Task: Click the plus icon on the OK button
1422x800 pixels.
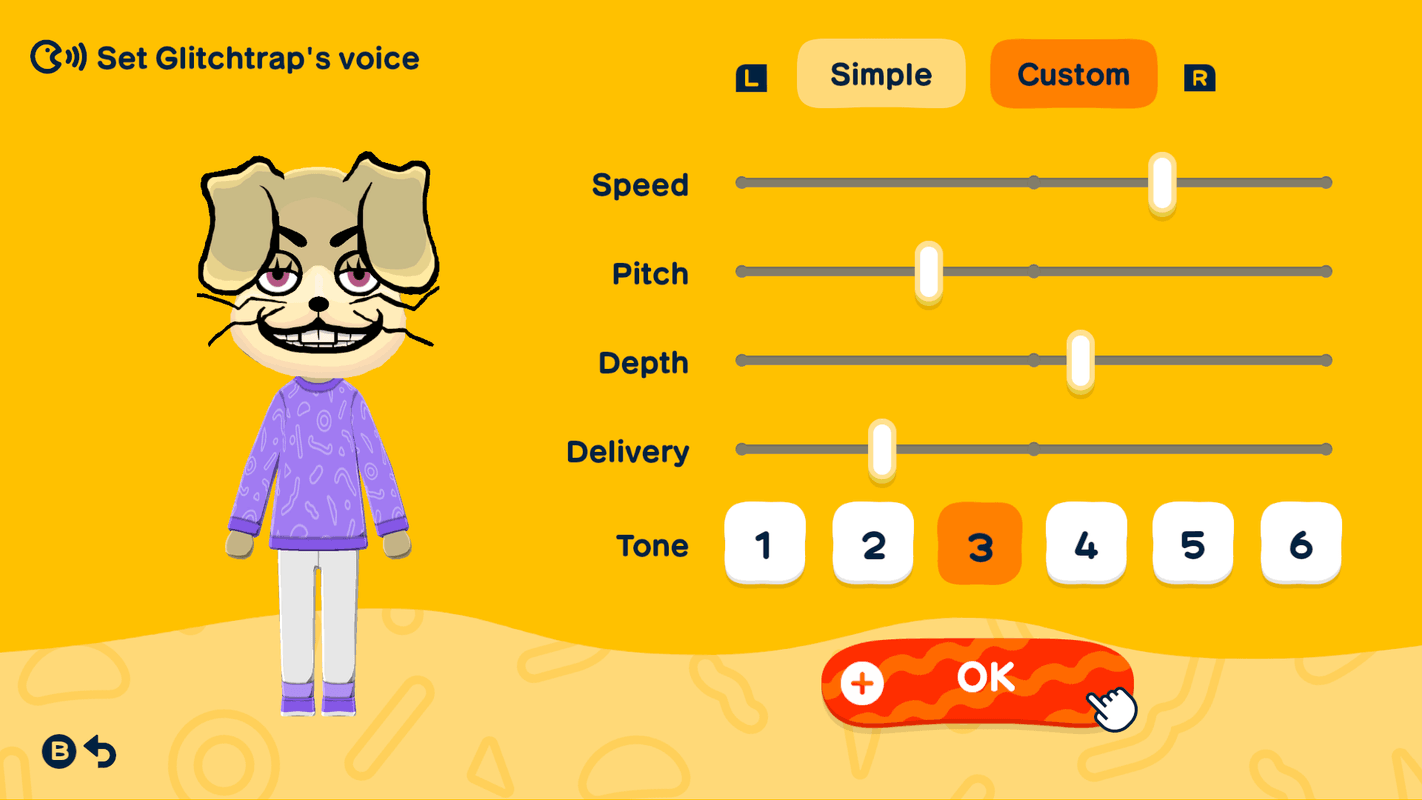Action: 860,682
